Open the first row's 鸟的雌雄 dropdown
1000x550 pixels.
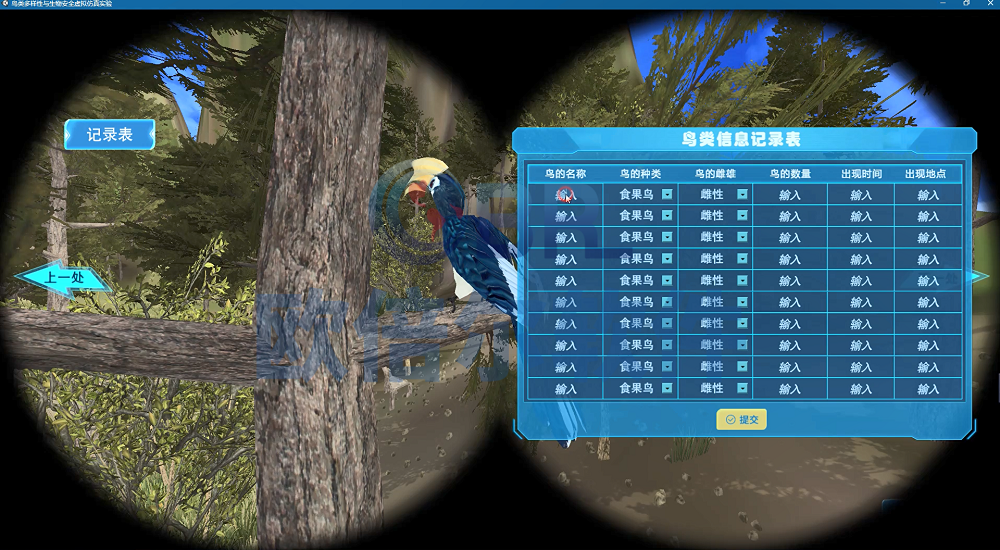point(742,194)
